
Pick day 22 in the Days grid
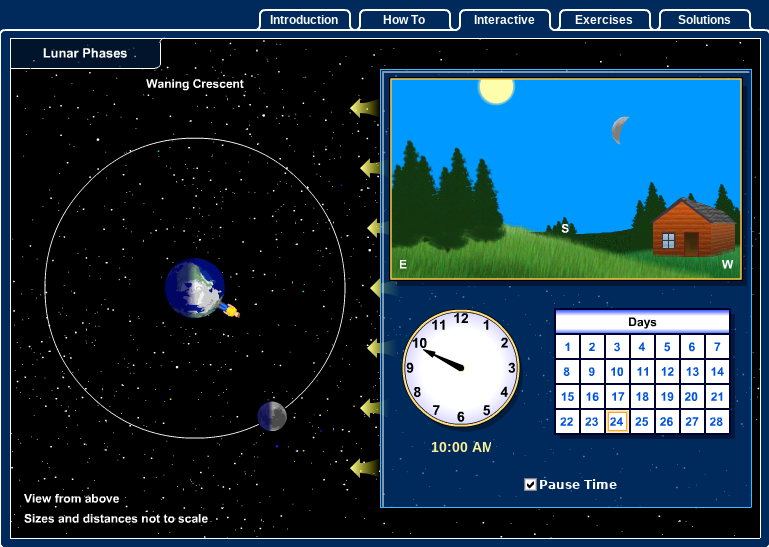567,422
